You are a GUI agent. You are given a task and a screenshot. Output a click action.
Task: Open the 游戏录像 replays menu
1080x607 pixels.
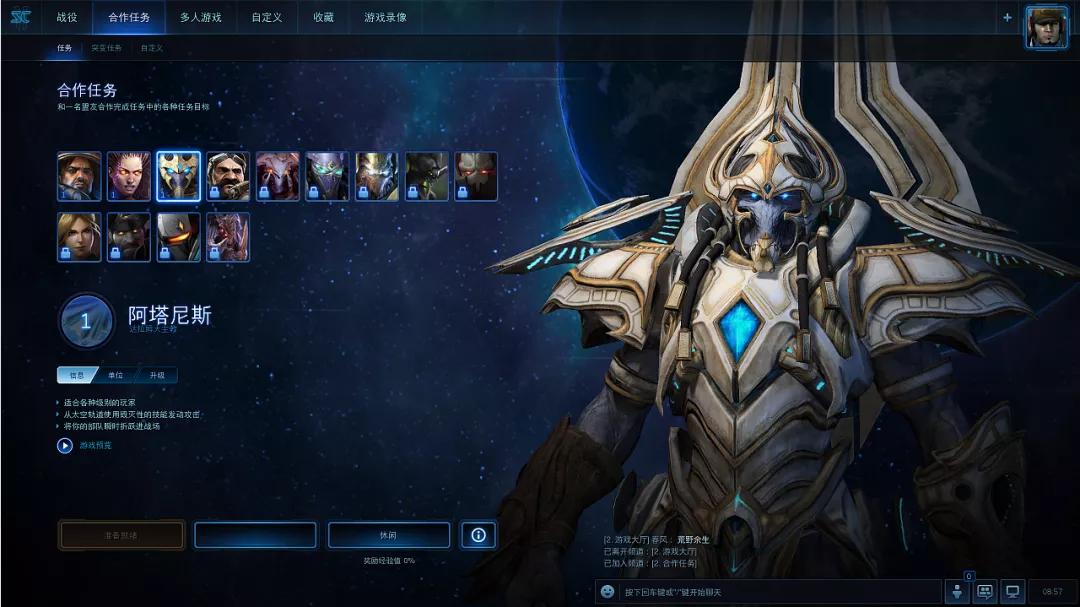pyautogui.click(x=385, y=17)
